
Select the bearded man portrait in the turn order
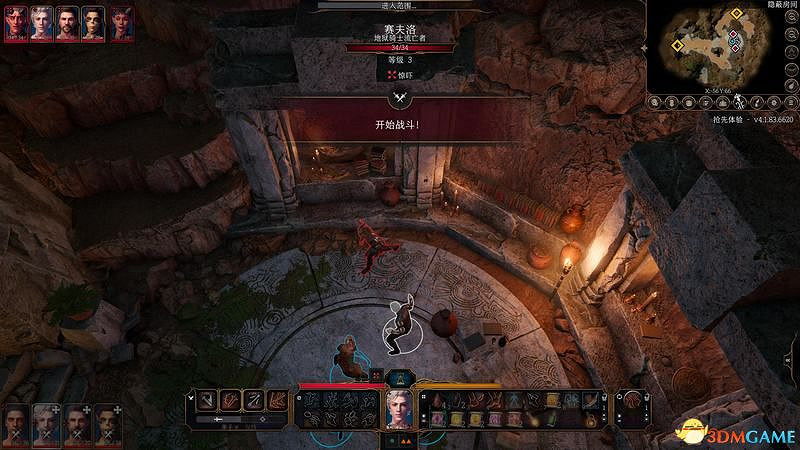(x=68, y=23)
